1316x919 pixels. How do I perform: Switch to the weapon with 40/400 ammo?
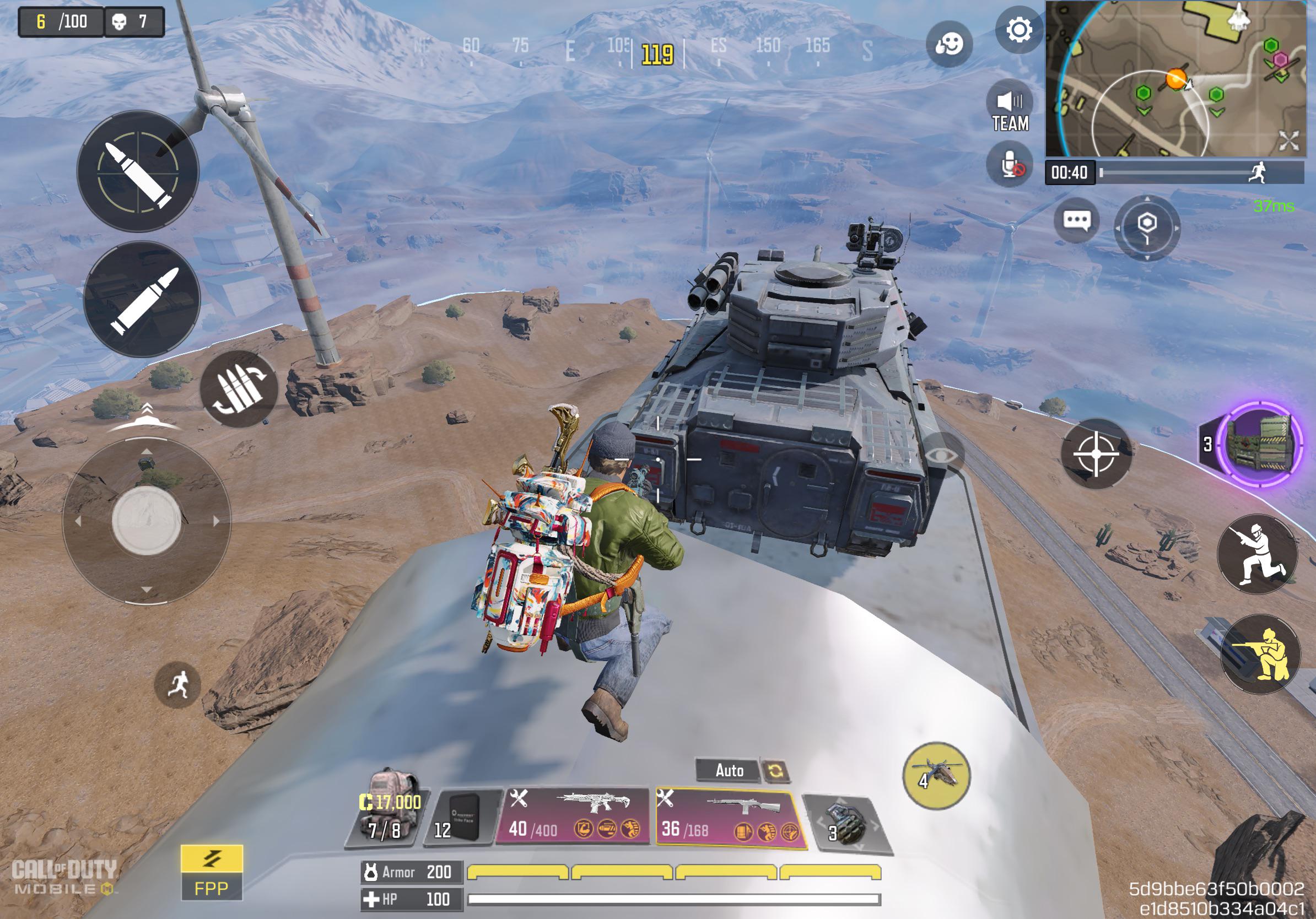click(x=573, y=817)
